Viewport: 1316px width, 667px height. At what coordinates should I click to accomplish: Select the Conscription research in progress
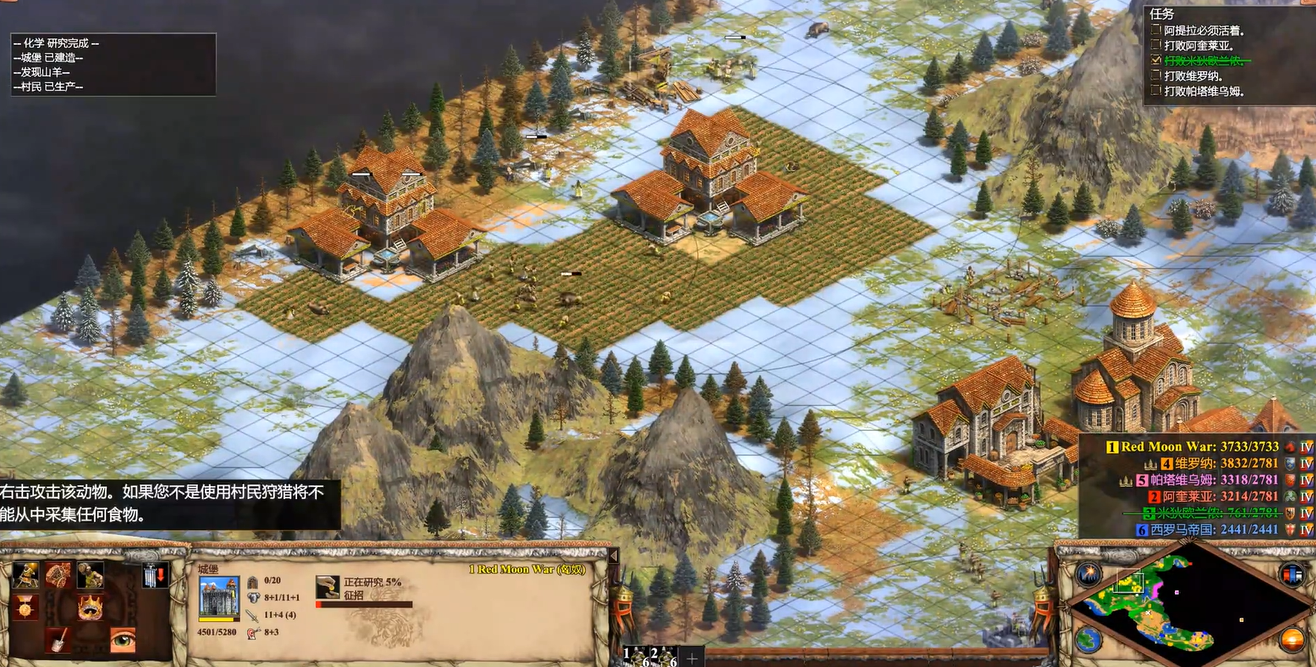pos(327,587)
